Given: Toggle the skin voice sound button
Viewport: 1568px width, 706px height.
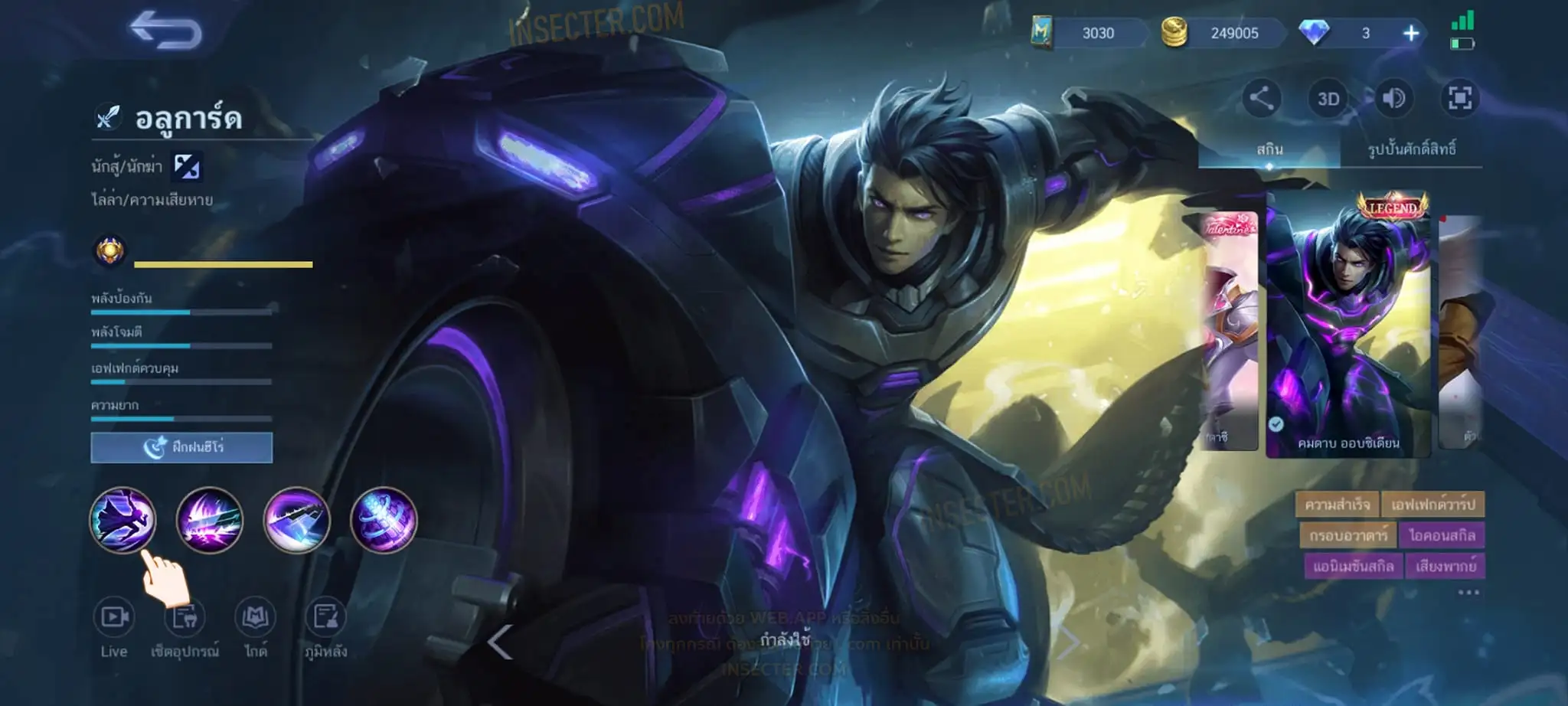Looking at the screenshot, I should (1393, 98).
